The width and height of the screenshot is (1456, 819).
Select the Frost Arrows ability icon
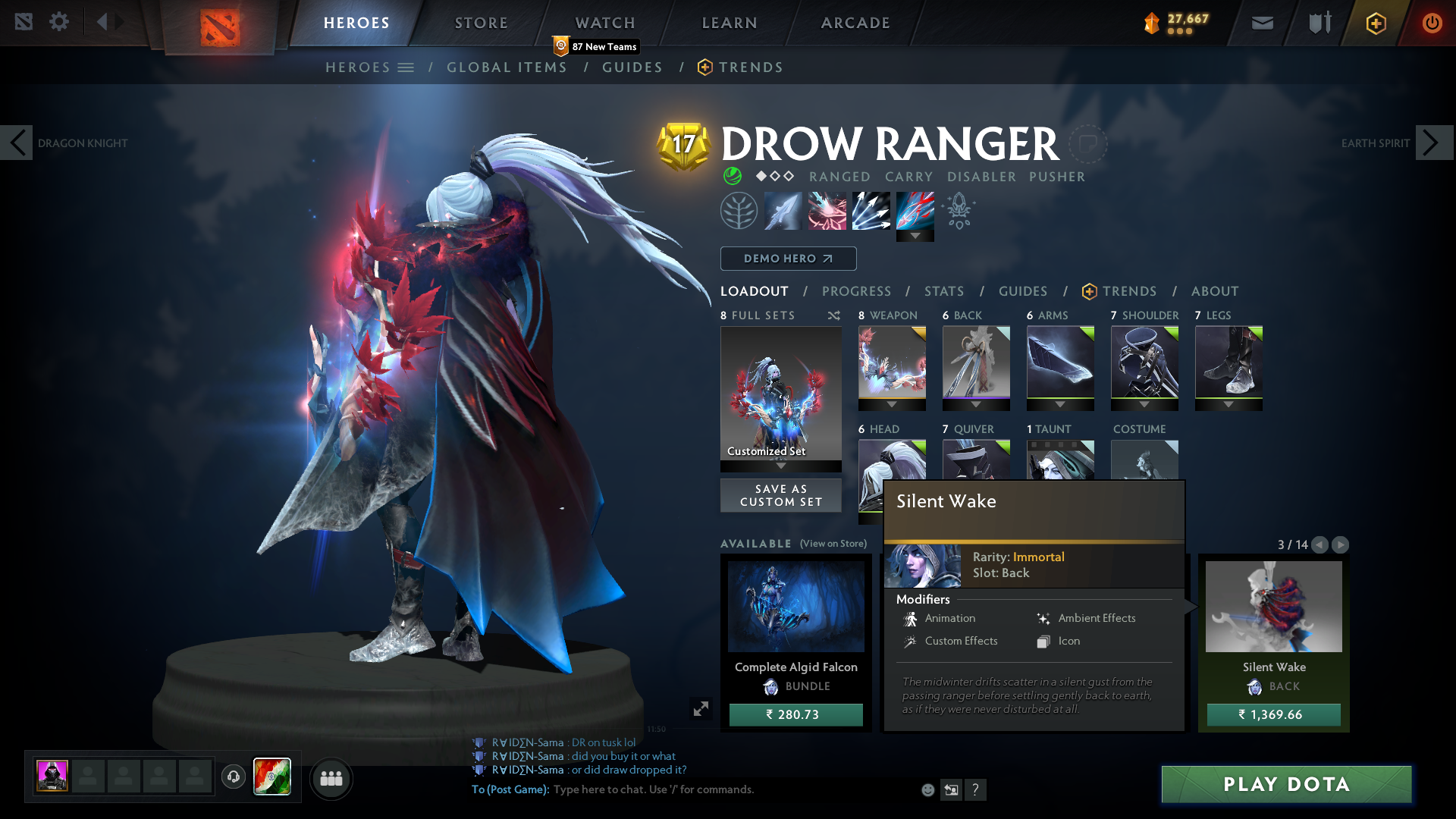(x=783, y=210)
